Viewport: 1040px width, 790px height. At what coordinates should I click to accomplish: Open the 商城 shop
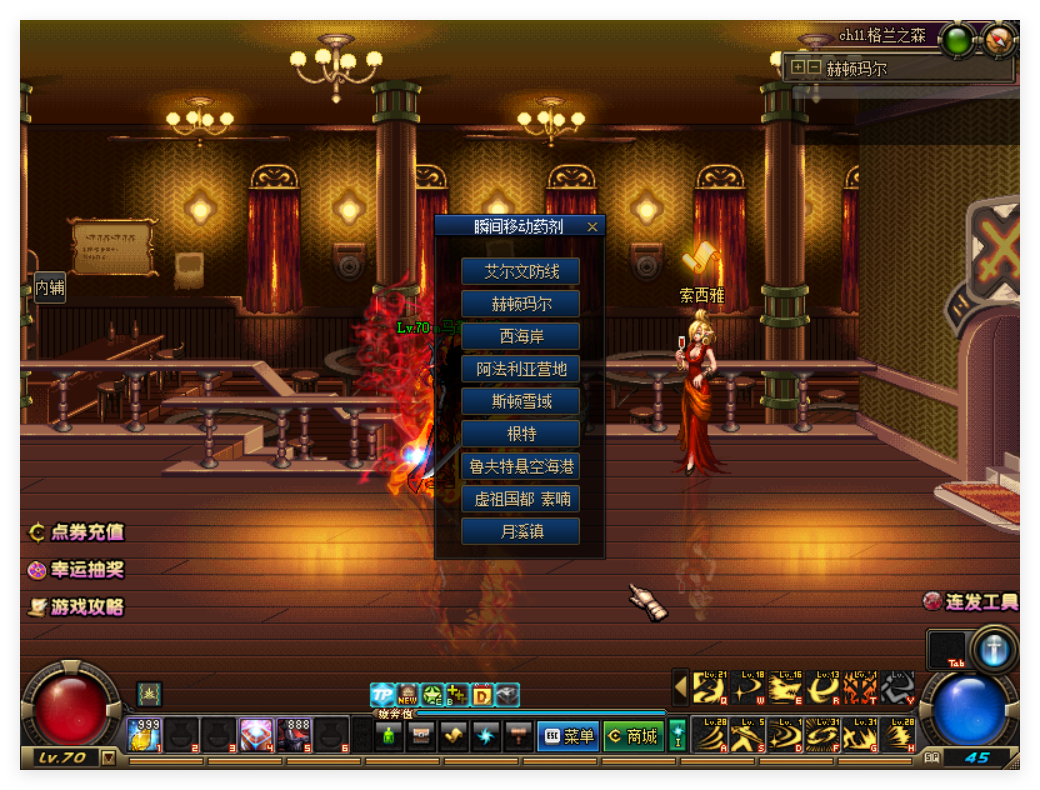pos(633,736)
